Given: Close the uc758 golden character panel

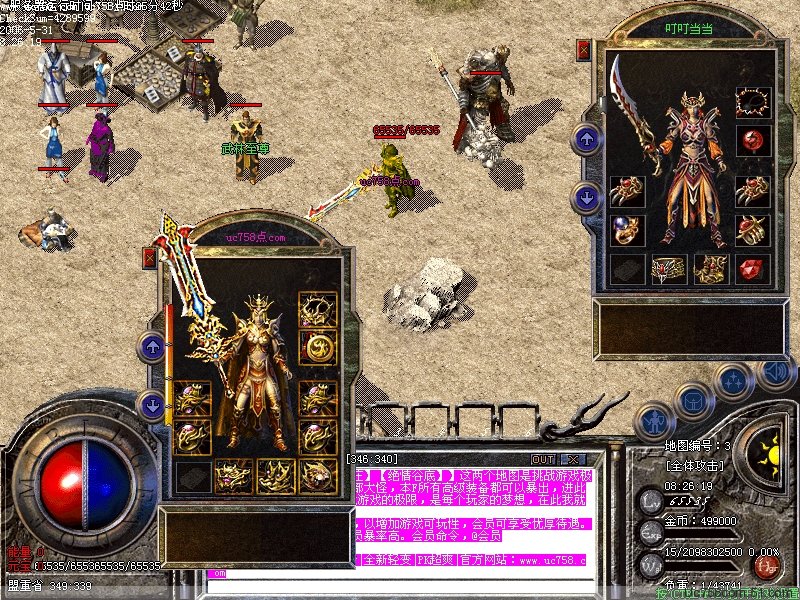Looking at the screenshot, I should [150, 258].
